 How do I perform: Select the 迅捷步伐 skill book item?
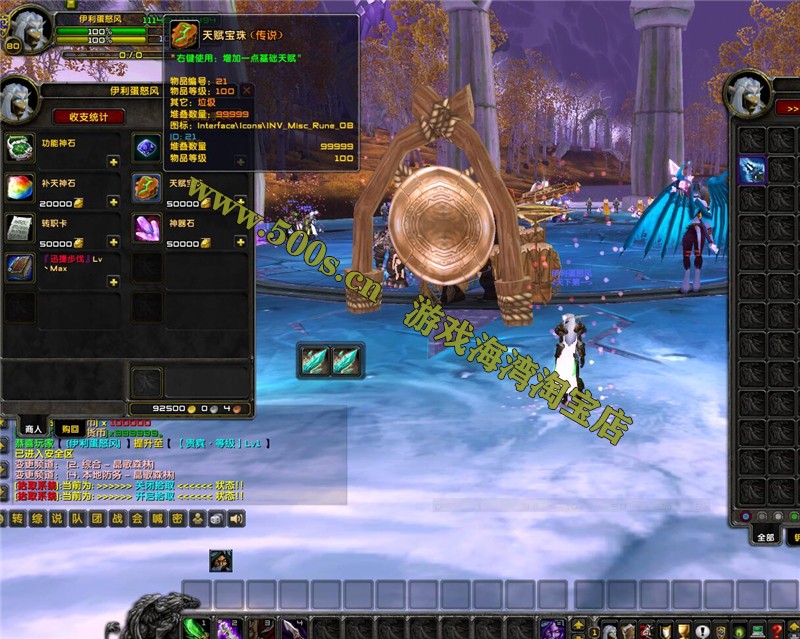pos(20,267)
